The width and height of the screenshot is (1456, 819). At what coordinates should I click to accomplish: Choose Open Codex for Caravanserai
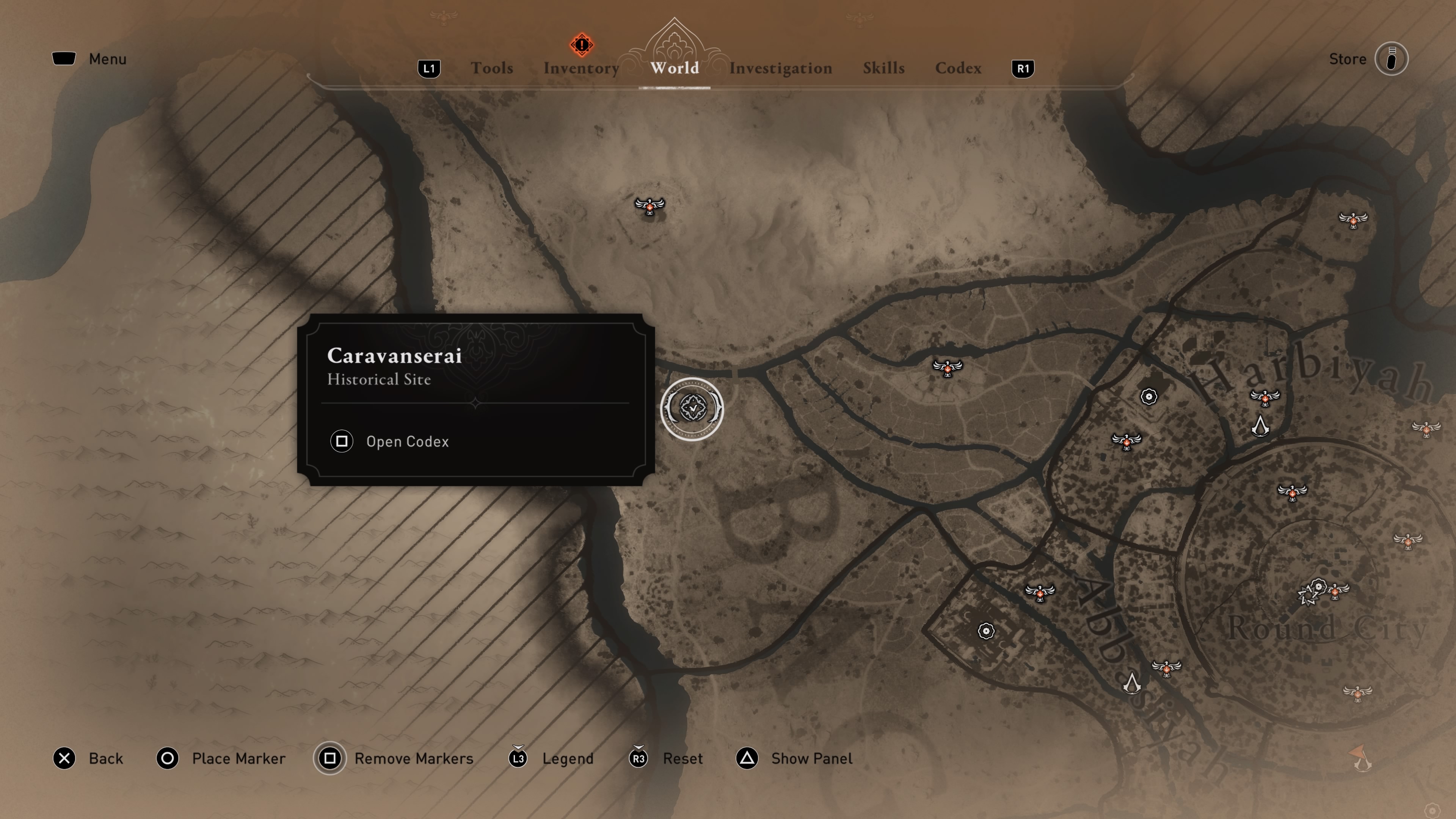coord(406,441)
